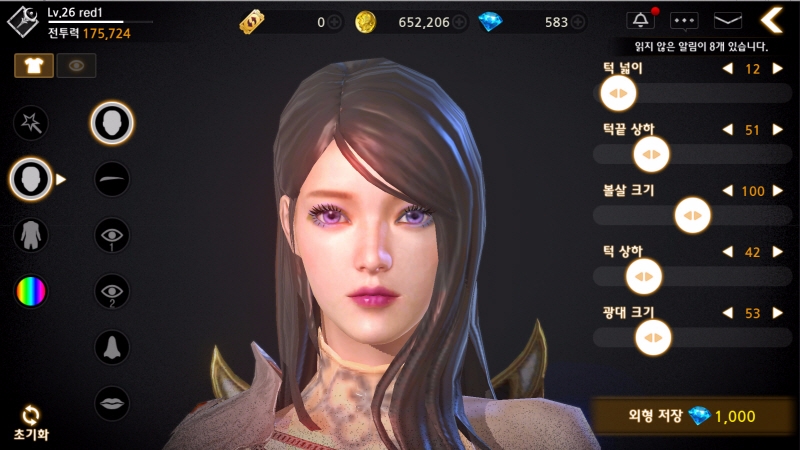Select the eyebrow customization option
800x450 pixels.
coord(111,179)
